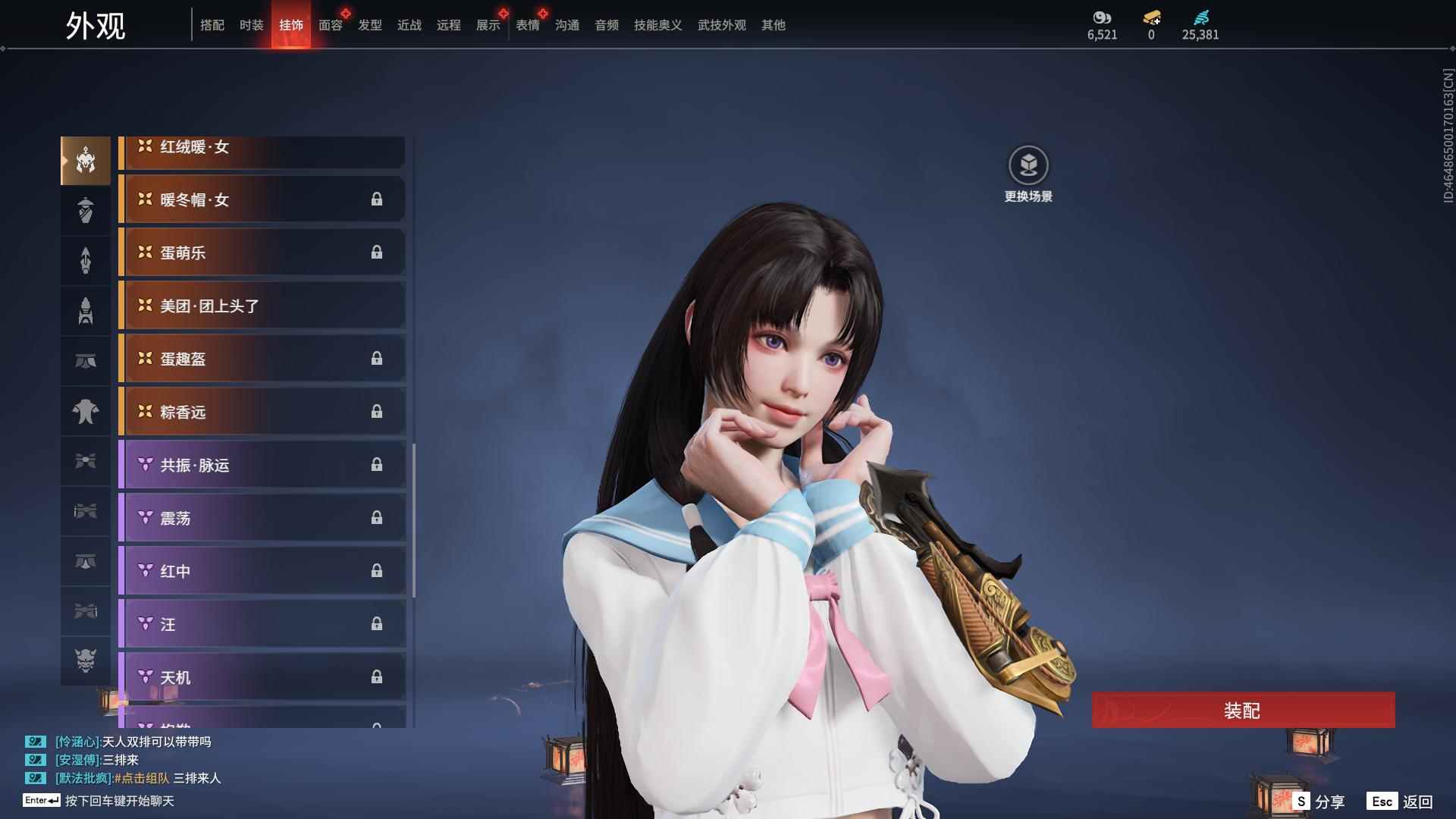Click the armor chest-piece category icon in sidebar
This screenshot has height=819, width=1456.
pos(86,410)
